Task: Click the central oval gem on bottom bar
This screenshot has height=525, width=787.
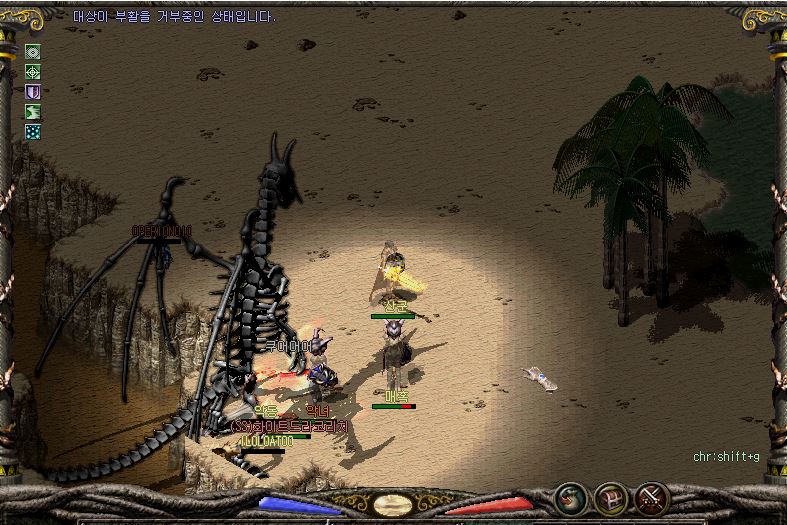Action: 393,505
